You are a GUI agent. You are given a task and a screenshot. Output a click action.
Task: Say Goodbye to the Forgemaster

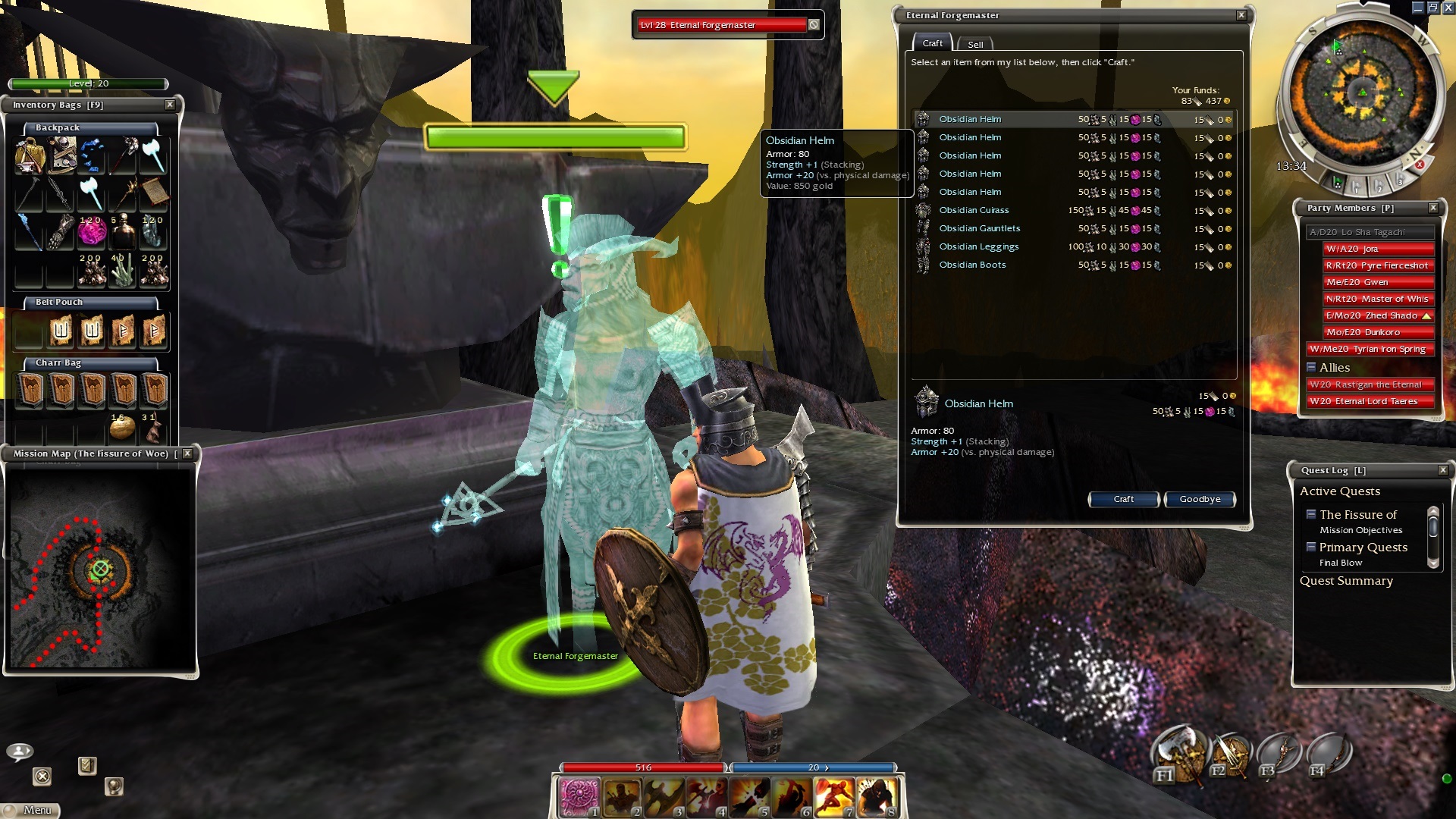[1199, 499]
